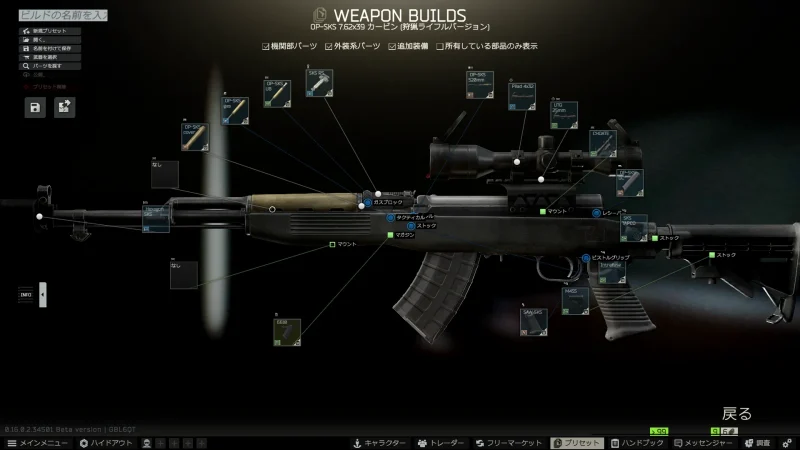Switch to the キャラクター (Character) tab
Viewport: 800px width, 450px height.
(378, 442)
